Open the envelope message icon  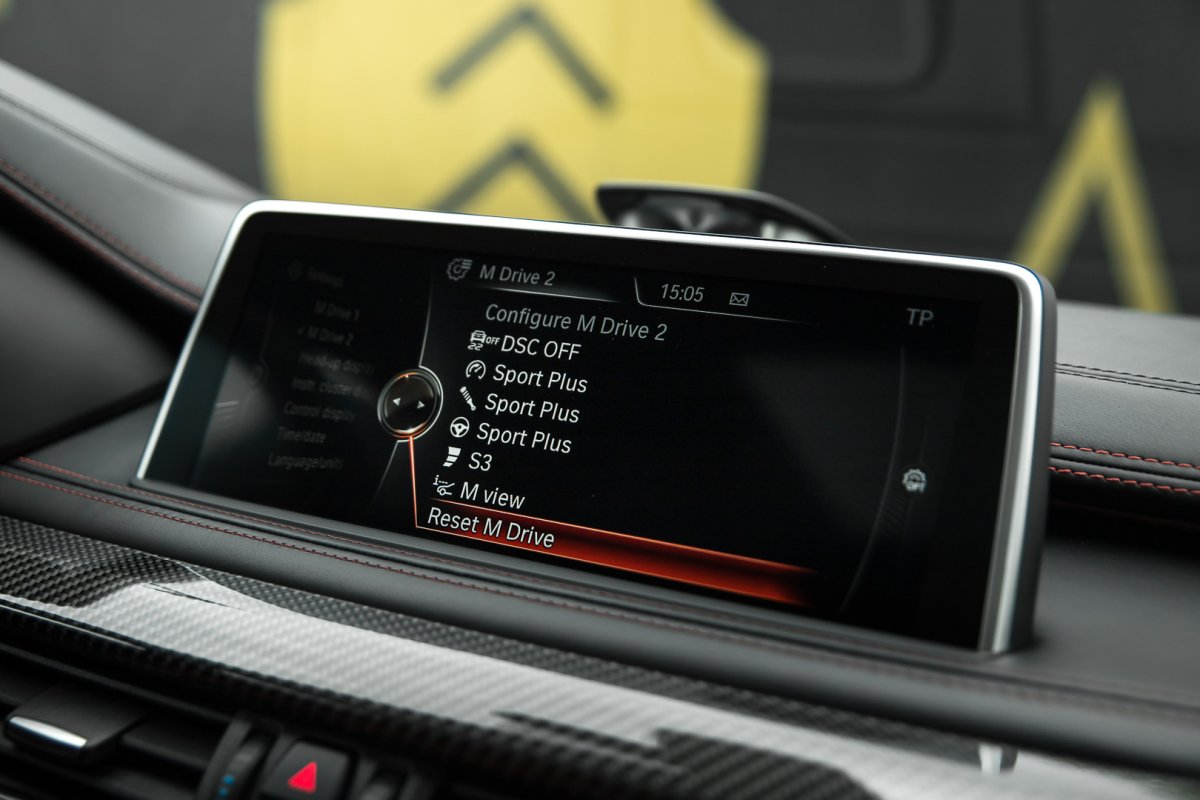[x=740, y=298]
